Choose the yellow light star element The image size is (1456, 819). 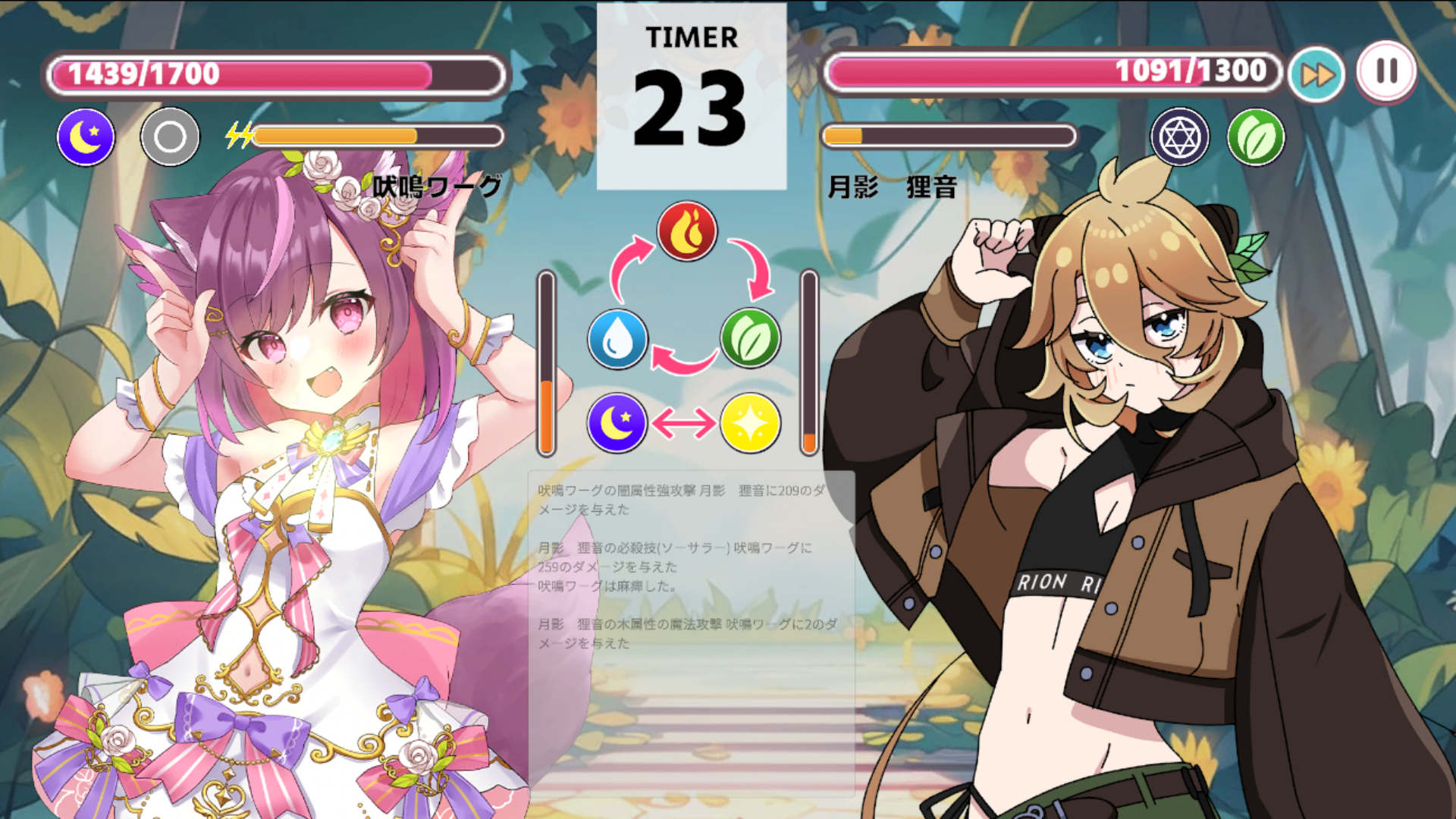(x=750, y=423)
